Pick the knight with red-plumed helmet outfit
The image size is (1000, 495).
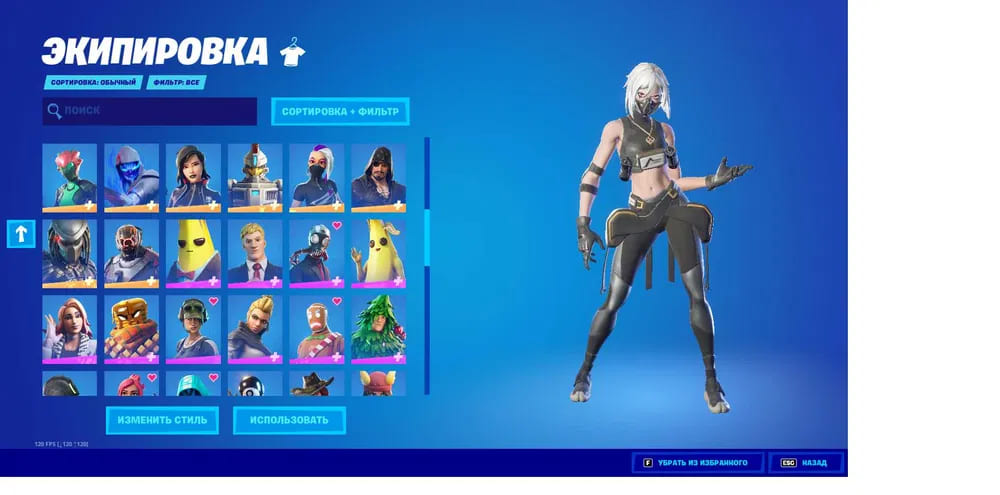[x=255, y=177]
